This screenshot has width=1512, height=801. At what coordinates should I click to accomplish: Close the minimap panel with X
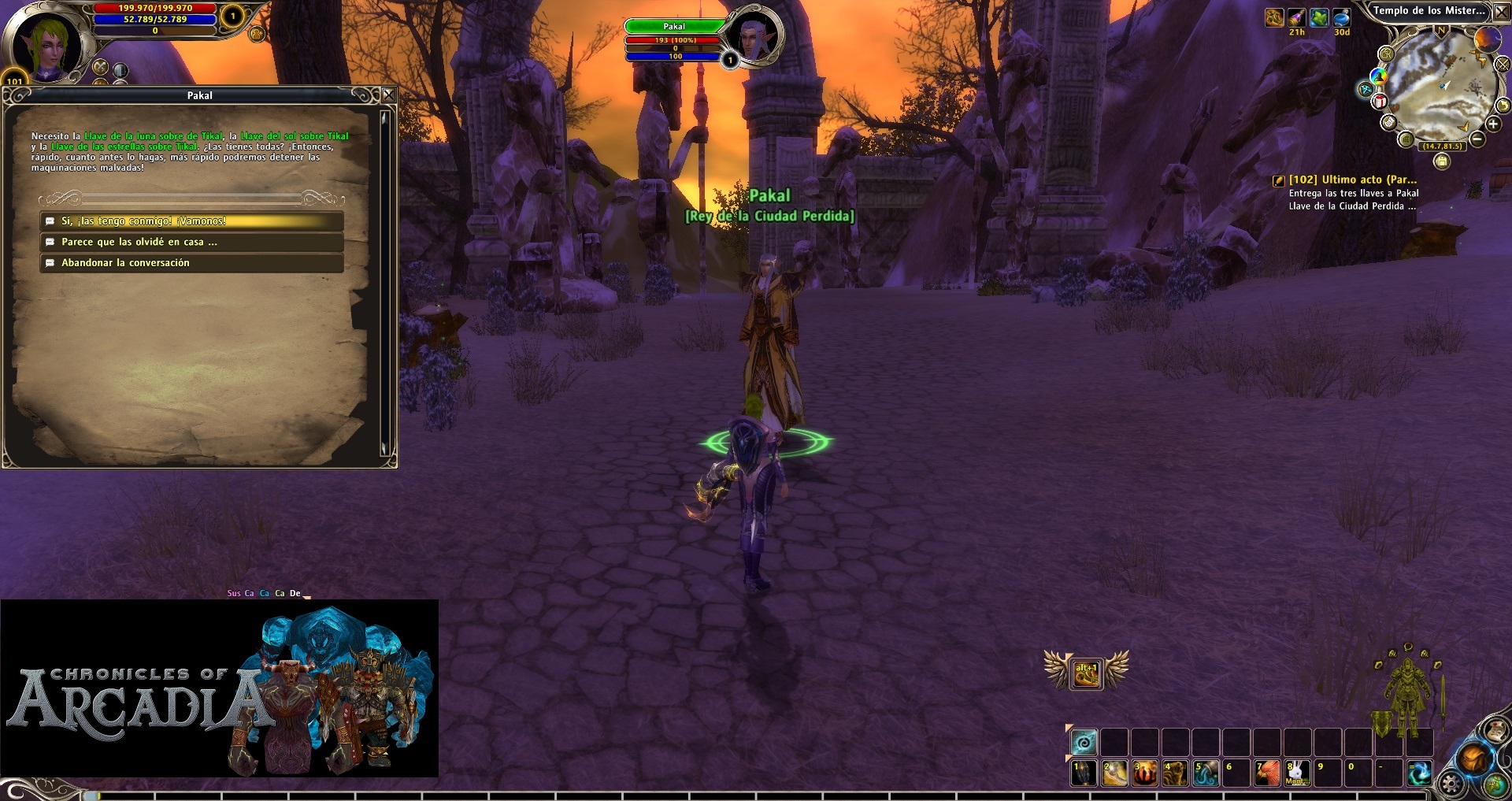click(1502, 11)
